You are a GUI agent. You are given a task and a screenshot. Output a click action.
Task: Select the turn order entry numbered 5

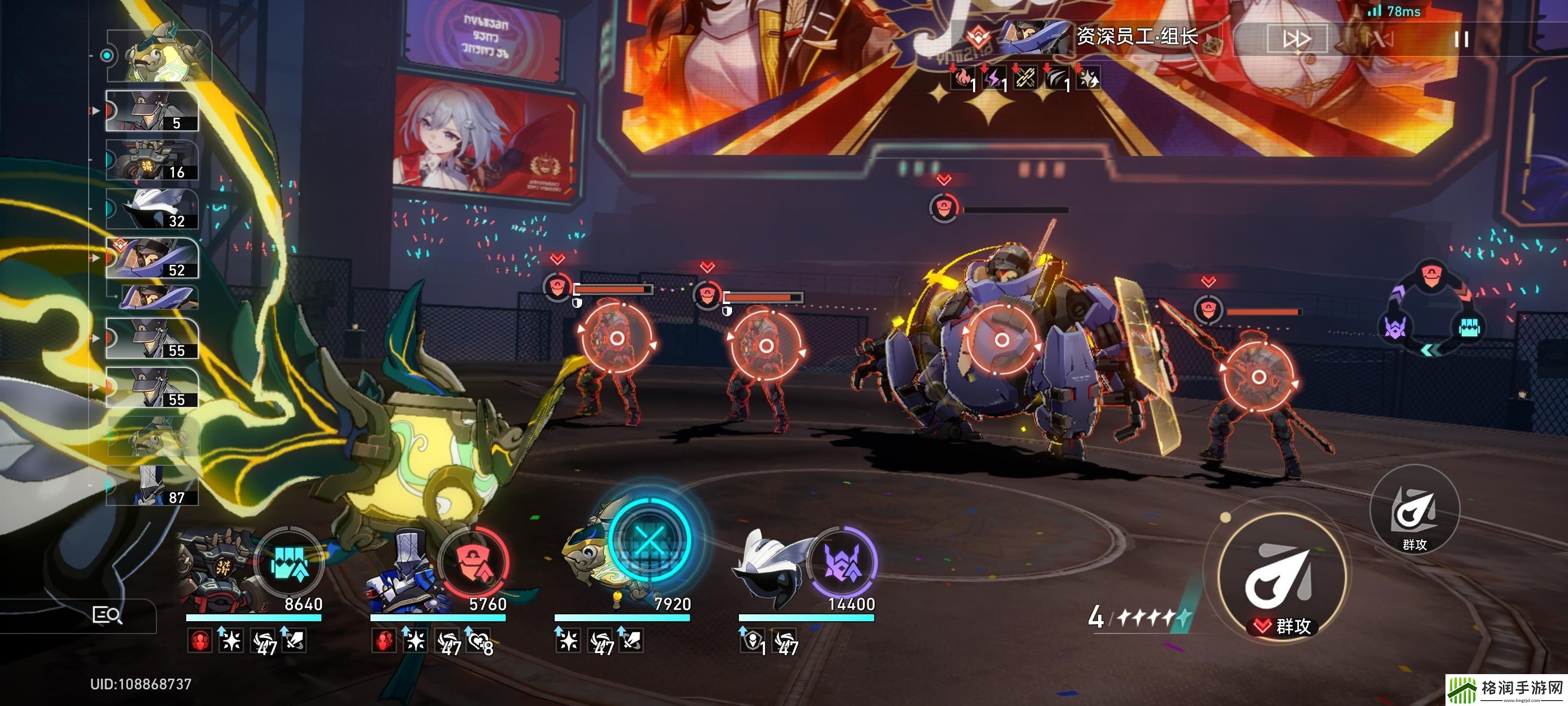pyautogui.click(x=152, y=111)
